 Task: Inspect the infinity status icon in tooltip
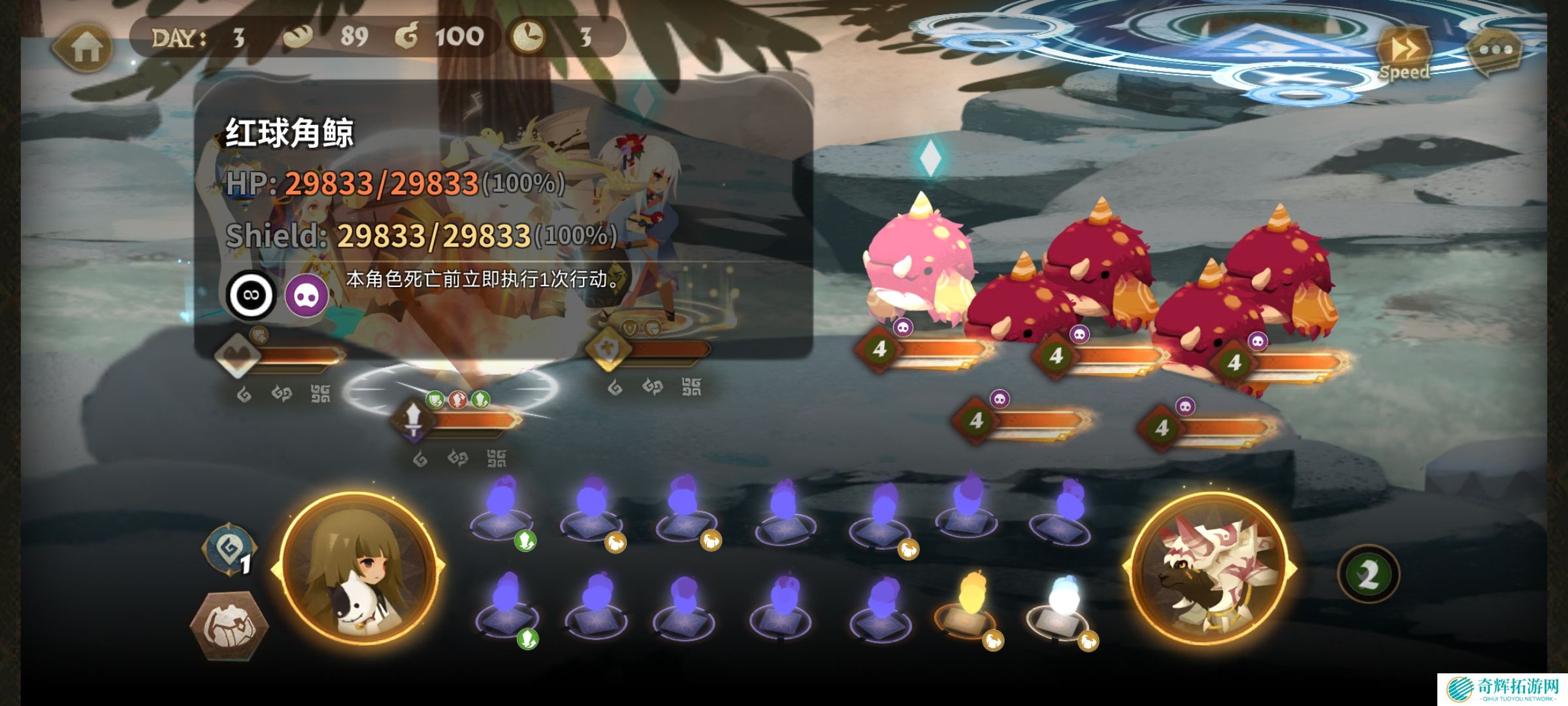point(251,295)
